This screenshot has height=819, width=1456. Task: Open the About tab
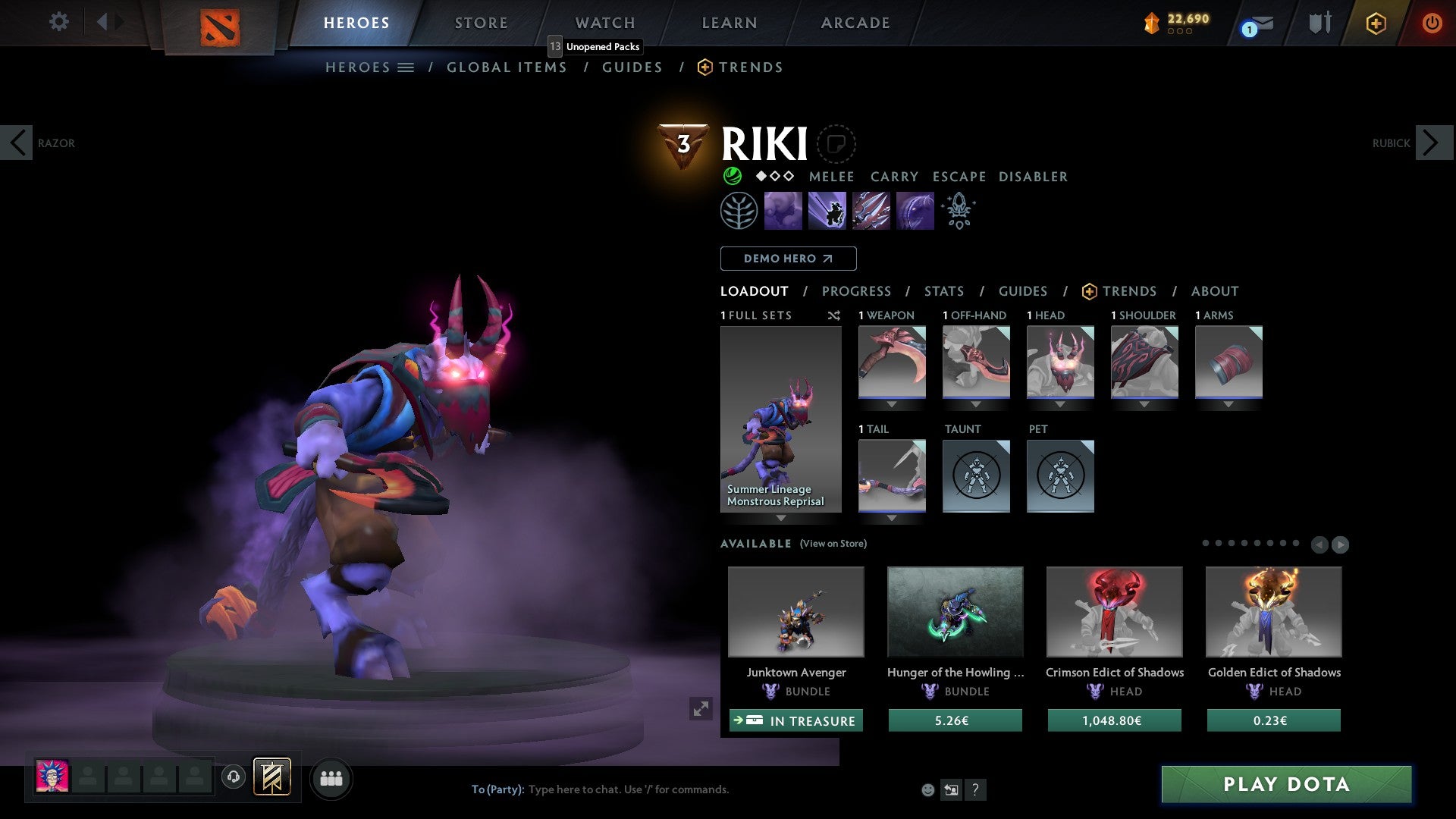click(x=1214, y=291)
